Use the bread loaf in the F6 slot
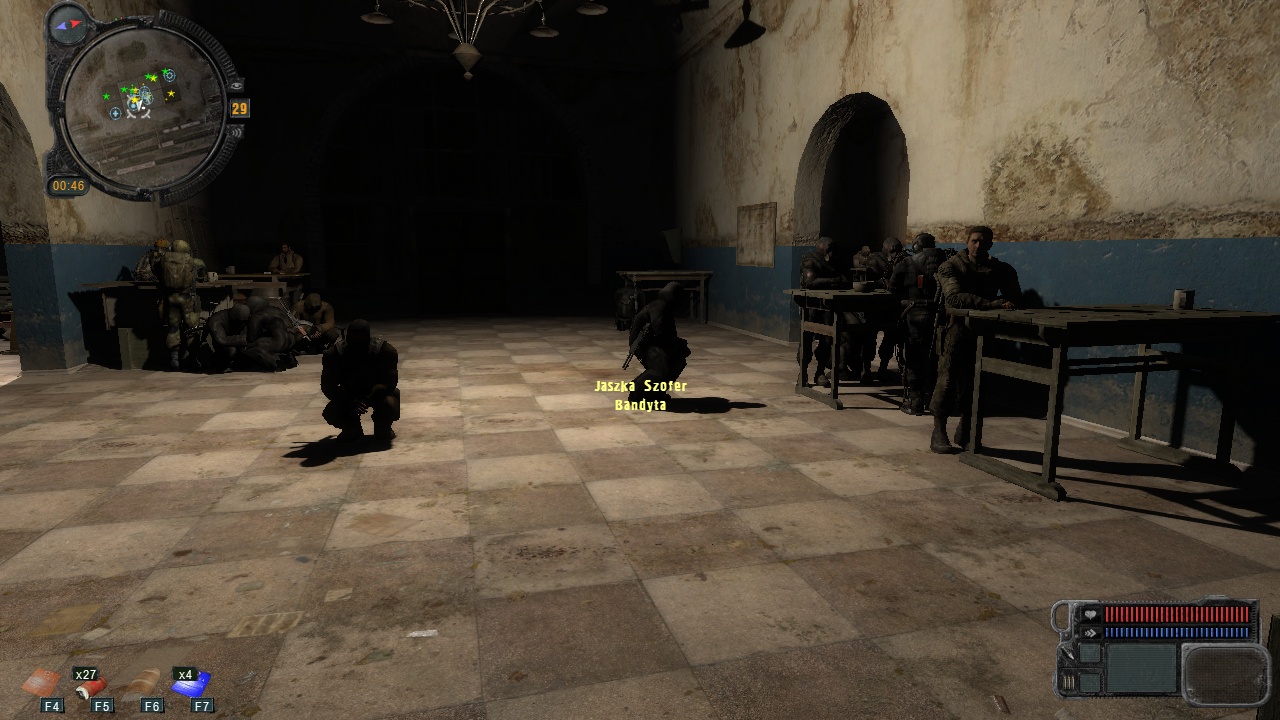The image size is (1280, 720). [x=144, y=682]
